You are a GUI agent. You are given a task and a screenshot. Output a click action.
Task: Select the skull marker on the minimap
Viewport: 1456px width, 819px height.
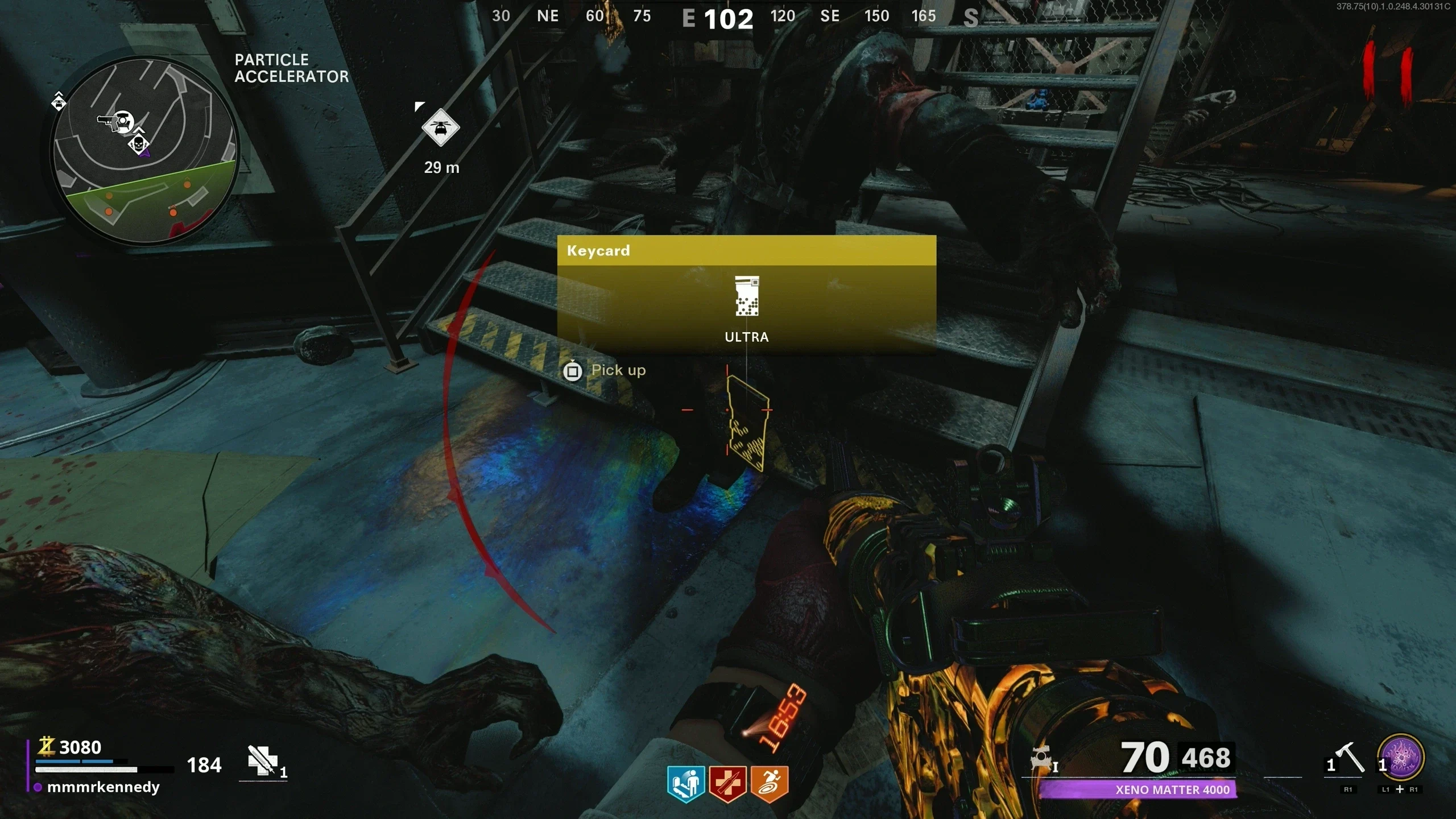coord(138,144)
